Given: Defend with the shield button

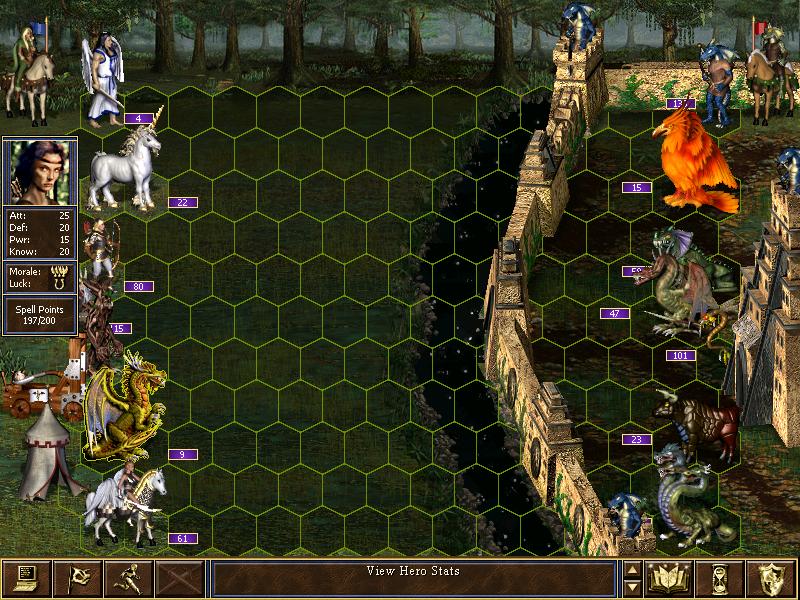Looking at the screenshot, I should click(x=772, y=578).
